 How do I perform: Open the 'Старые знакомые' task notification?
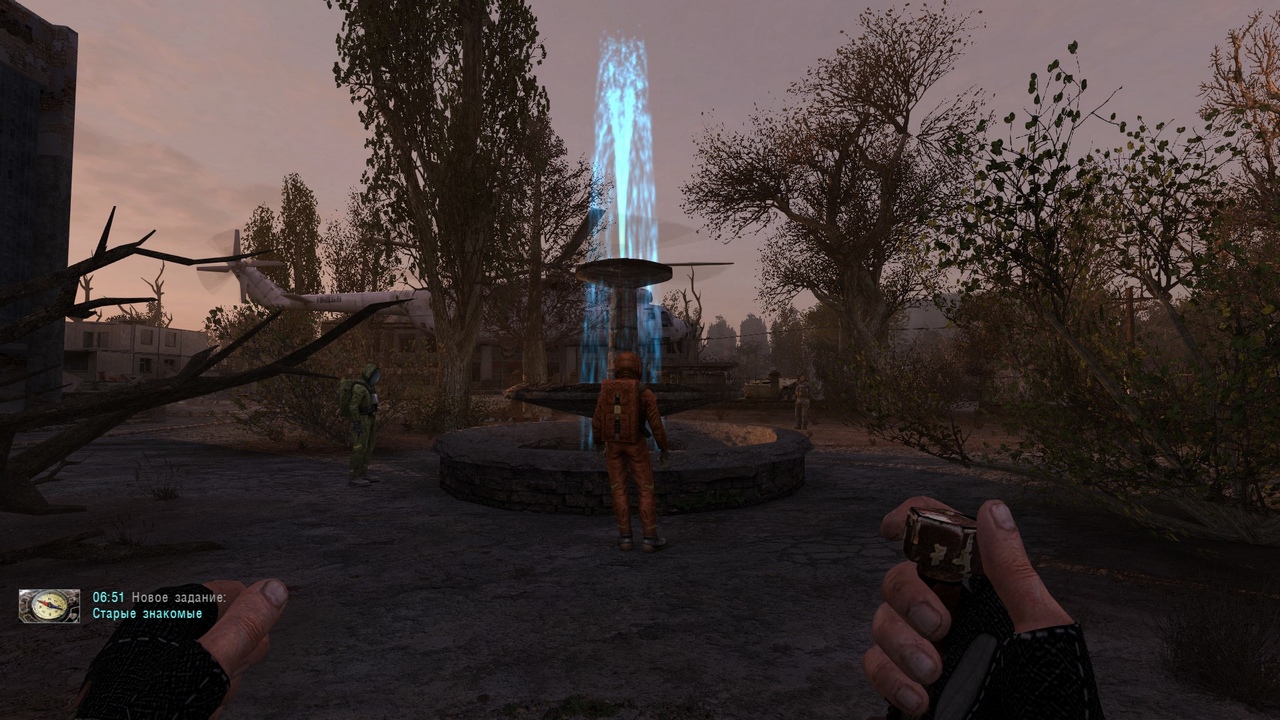click(147, 614)
